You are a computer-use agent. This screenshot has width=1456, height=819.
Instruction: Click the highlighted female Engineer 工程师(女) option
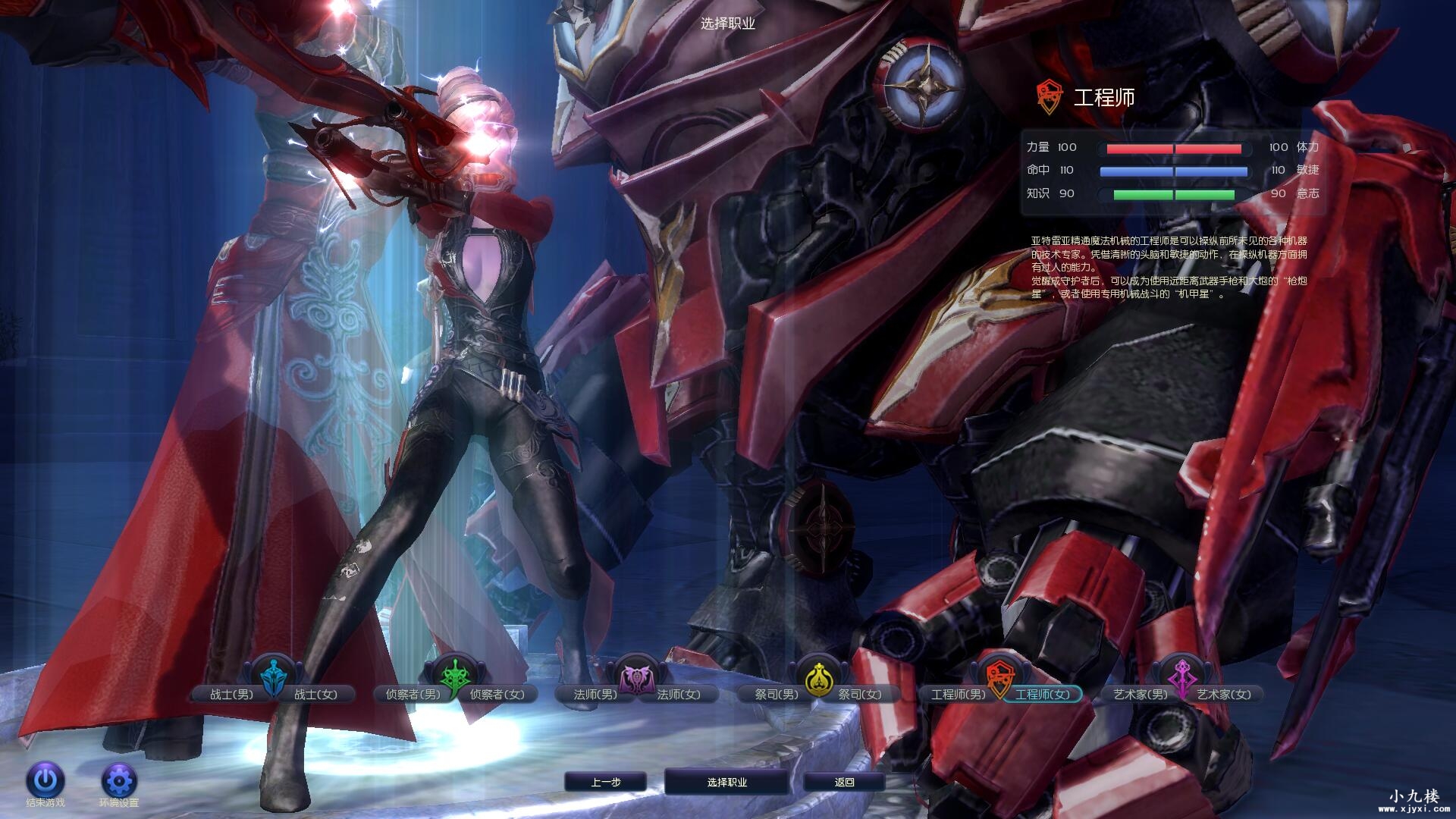(1043, 694)
